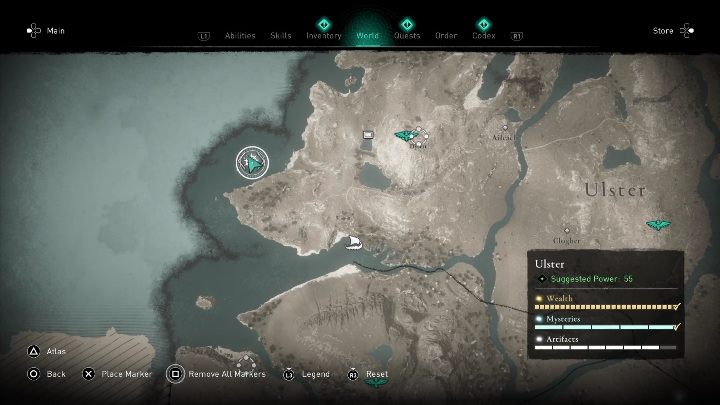Viewport: 720px width, 405px height.
Task: Click the longship icon on the coast
Action: click(353, 241)
